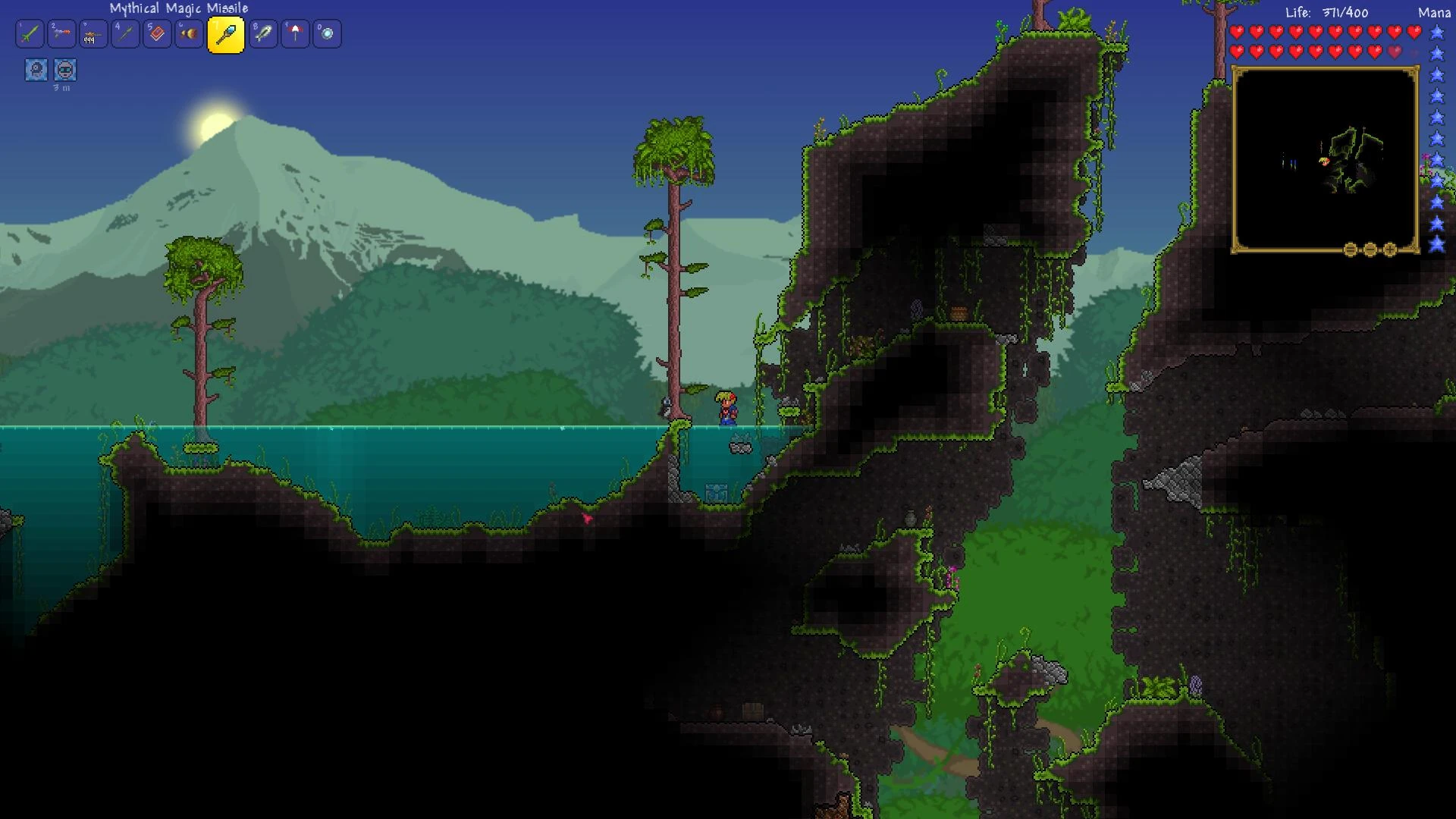Dismiss the first active buff icon
The image size is (1456, 819).
coord(35,70)
